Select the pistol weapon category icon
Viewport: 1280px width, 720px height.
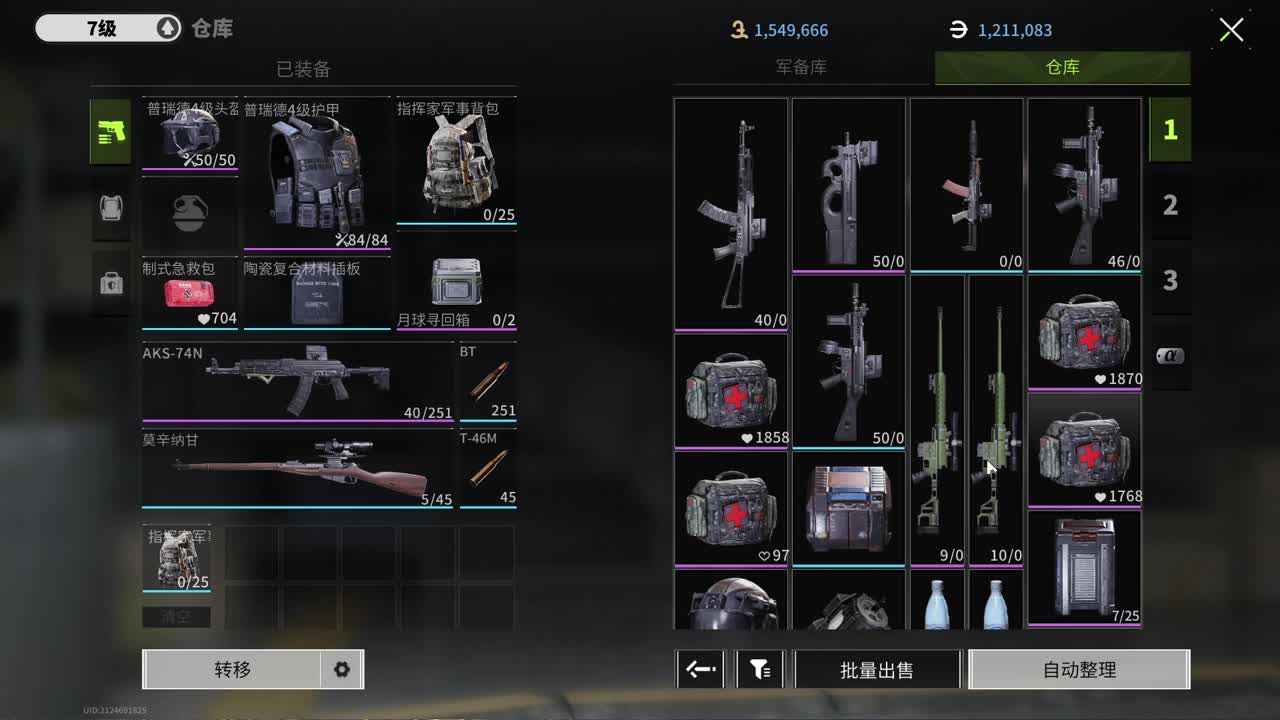point(110,132)
